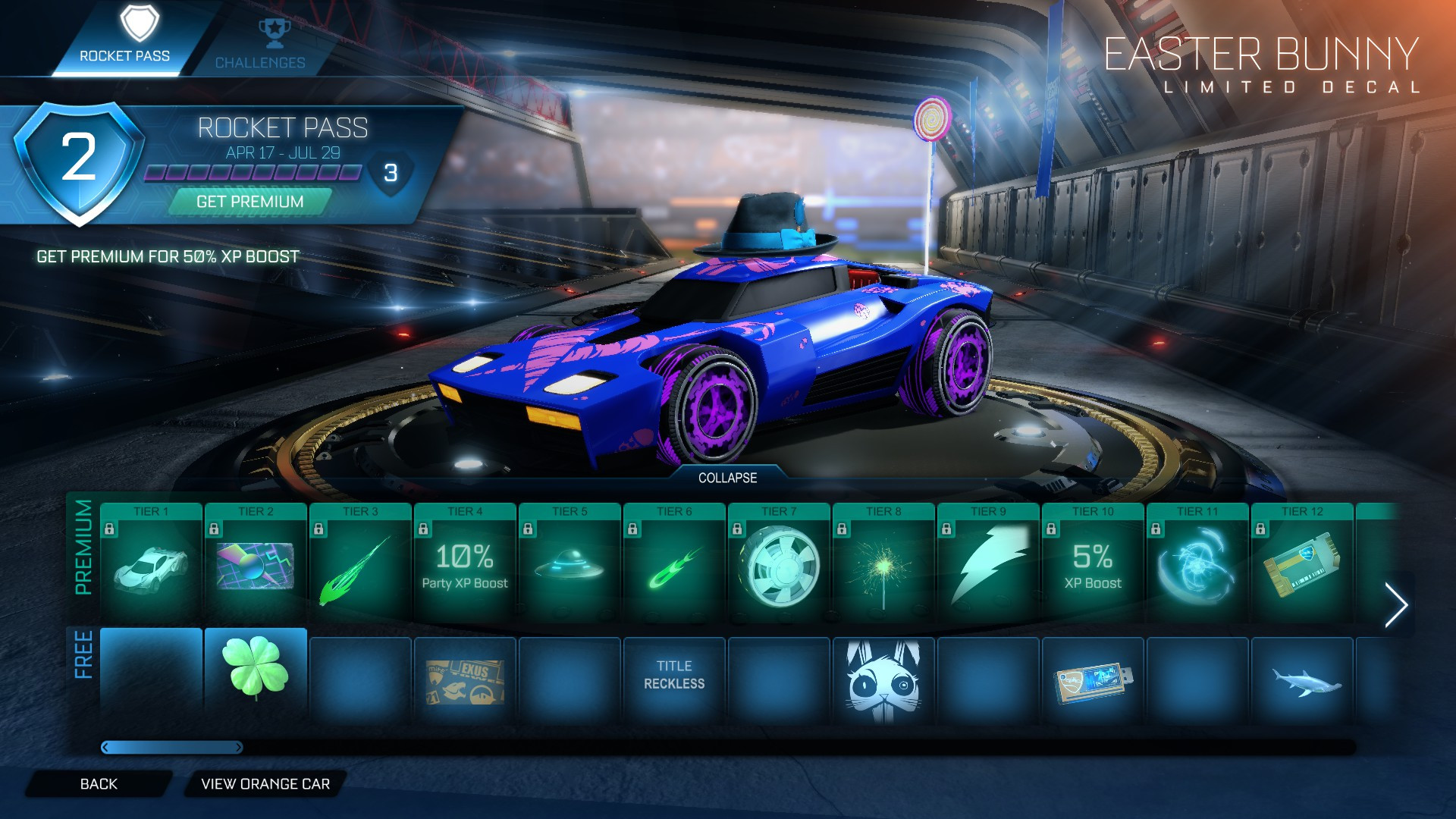The image size is (1456, 819).
Task: Show next tiers with the right arrow
Action: click(x=1395, y=604)
